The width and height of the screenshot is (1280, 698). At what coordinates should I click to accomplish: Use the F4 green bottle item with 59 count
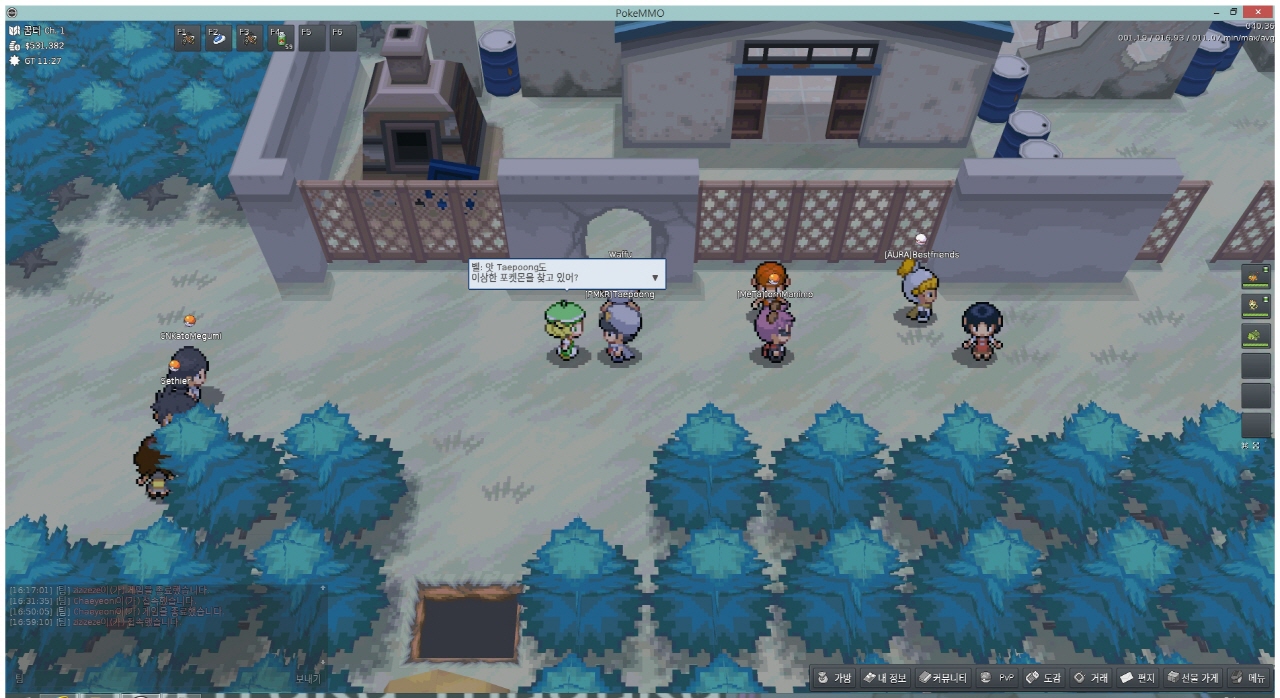280,38
